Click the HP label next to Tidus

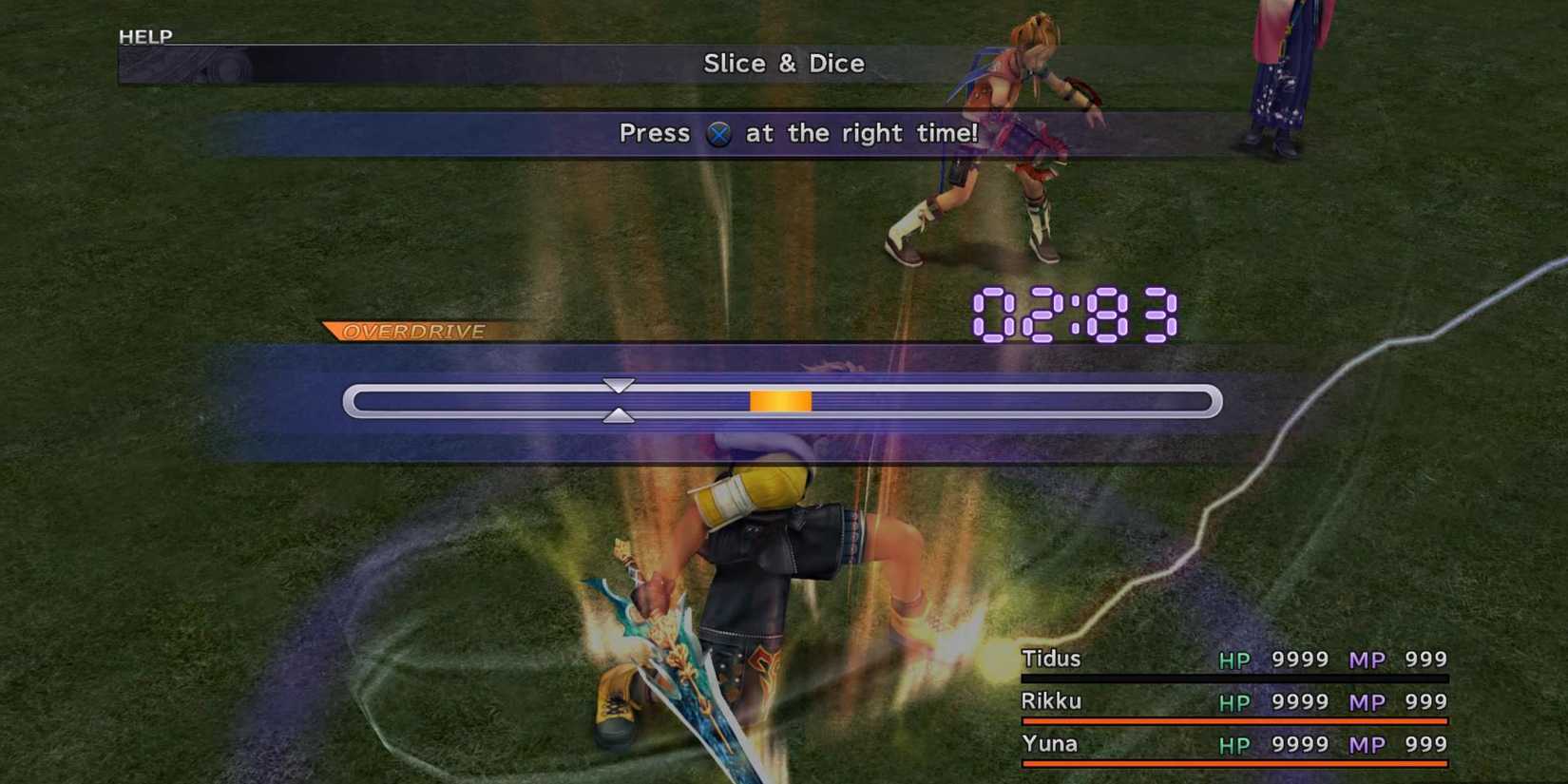[1236, 660]
